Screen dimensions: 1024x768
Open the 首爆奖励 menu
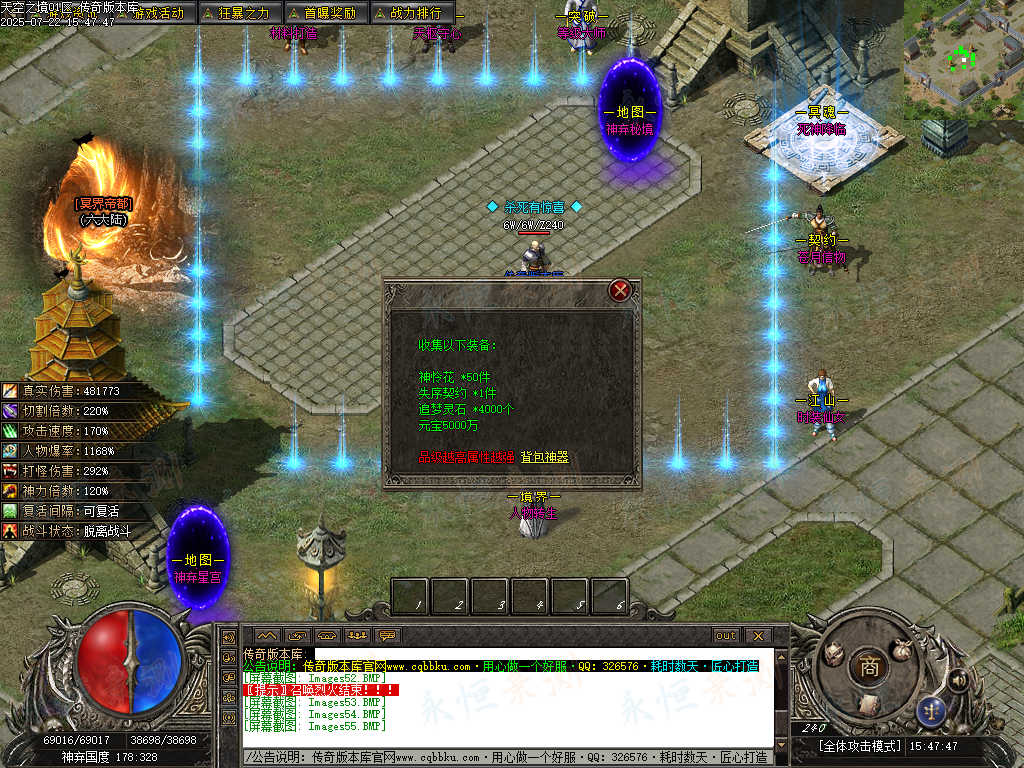(x=322, y=13)
